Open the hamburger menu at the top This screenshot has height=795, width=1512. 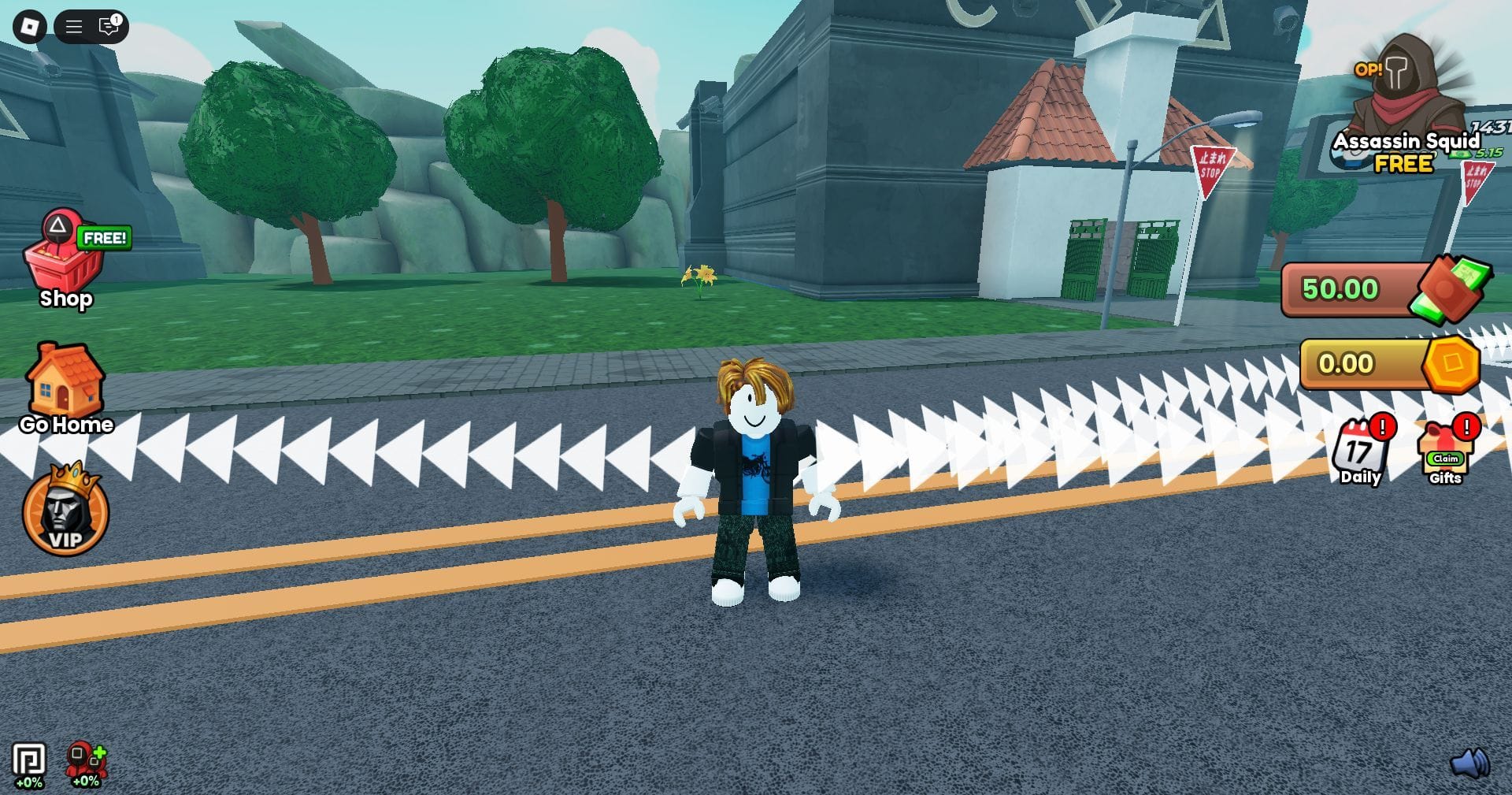(72, 26)
